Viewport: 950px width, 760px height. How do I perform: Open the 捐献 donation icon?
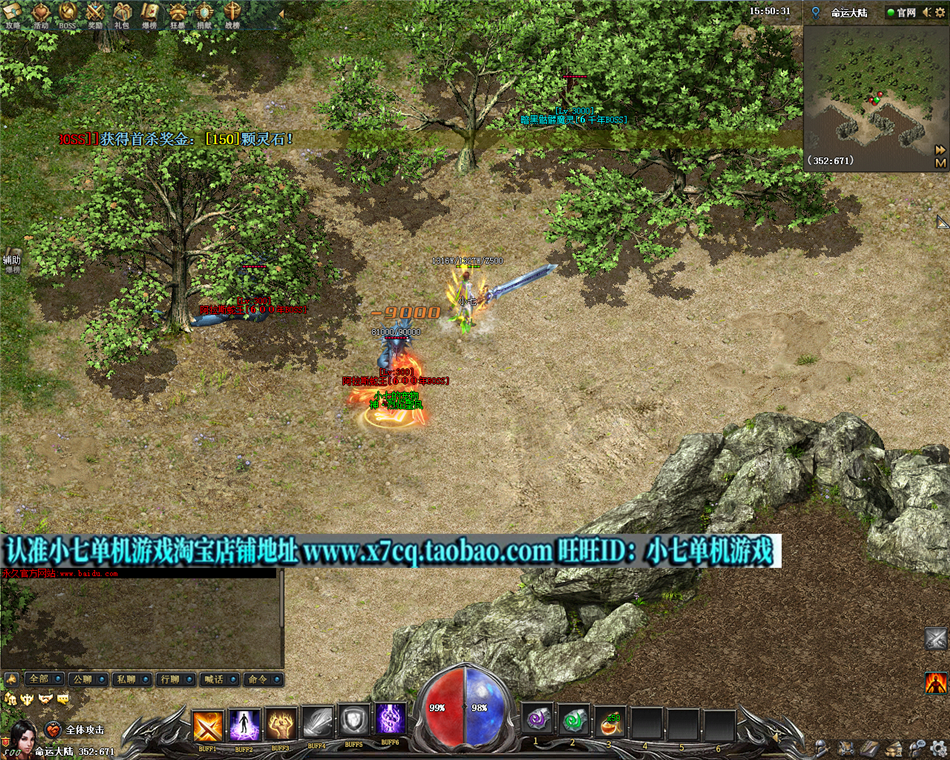click(x=204, y=13)
